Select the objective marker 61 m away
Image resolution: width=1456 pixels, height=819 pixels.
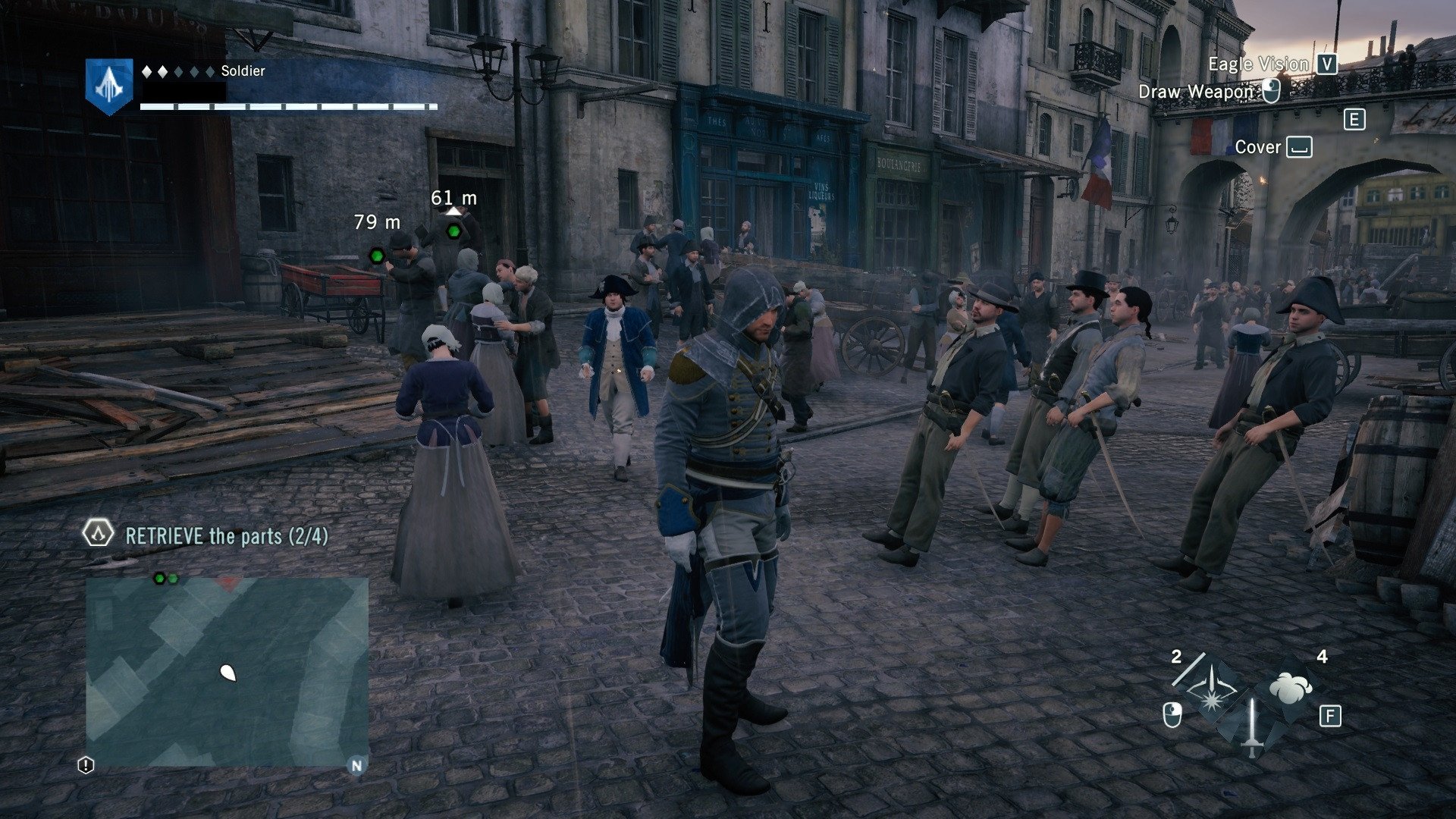pos(453,231)
